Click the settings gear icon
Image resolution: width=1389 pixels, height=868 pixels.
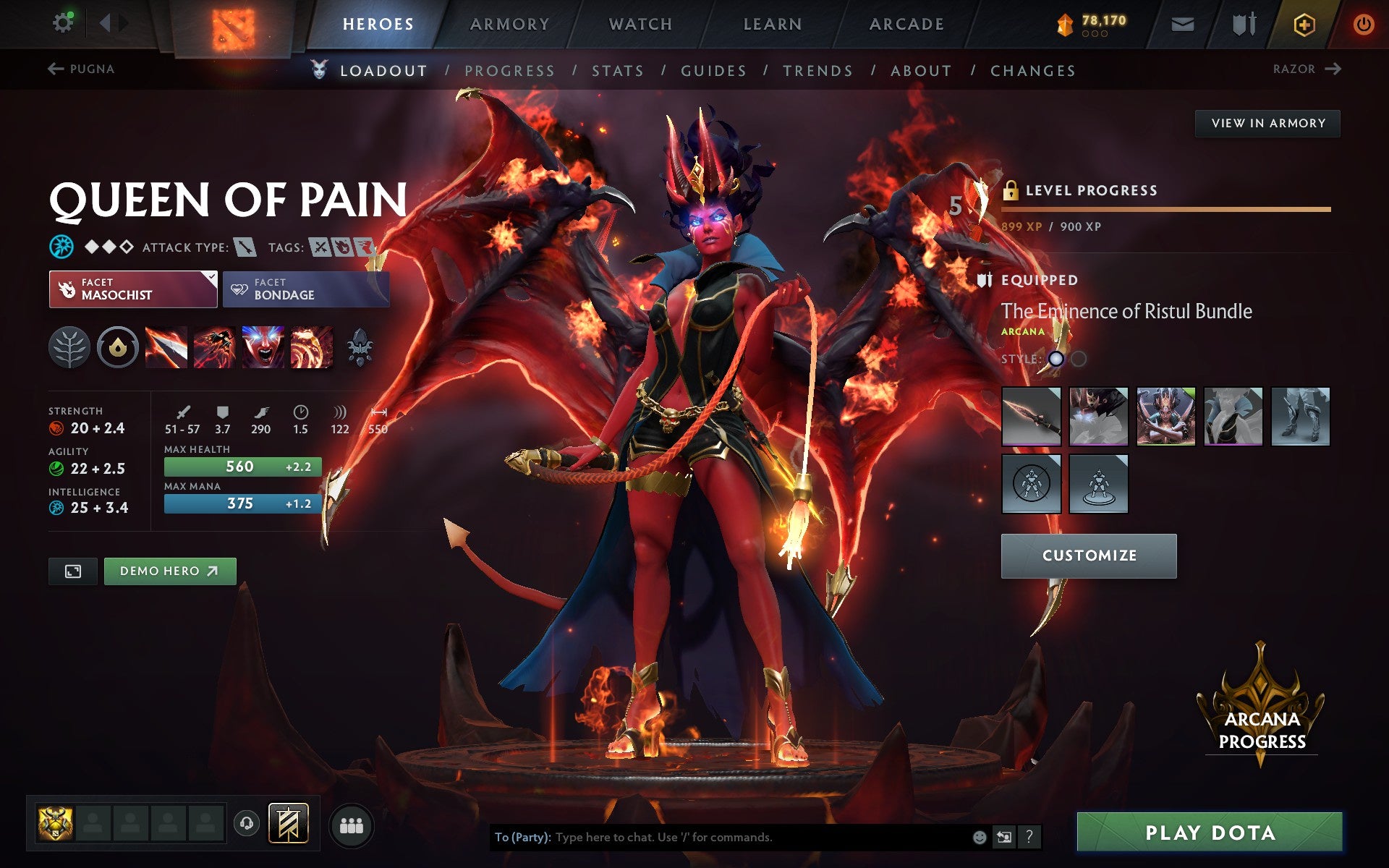64,22
